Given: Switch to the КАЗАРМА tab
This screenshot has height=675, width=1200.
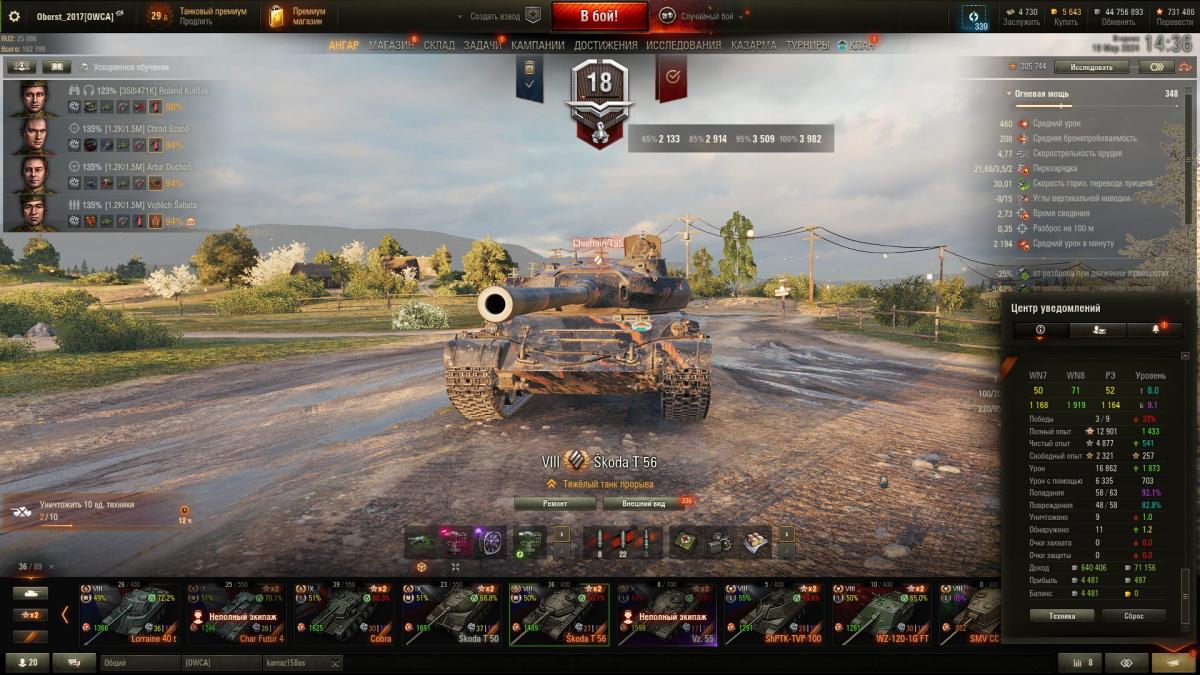Looking at the screenshot, I should tap(753, 45).
